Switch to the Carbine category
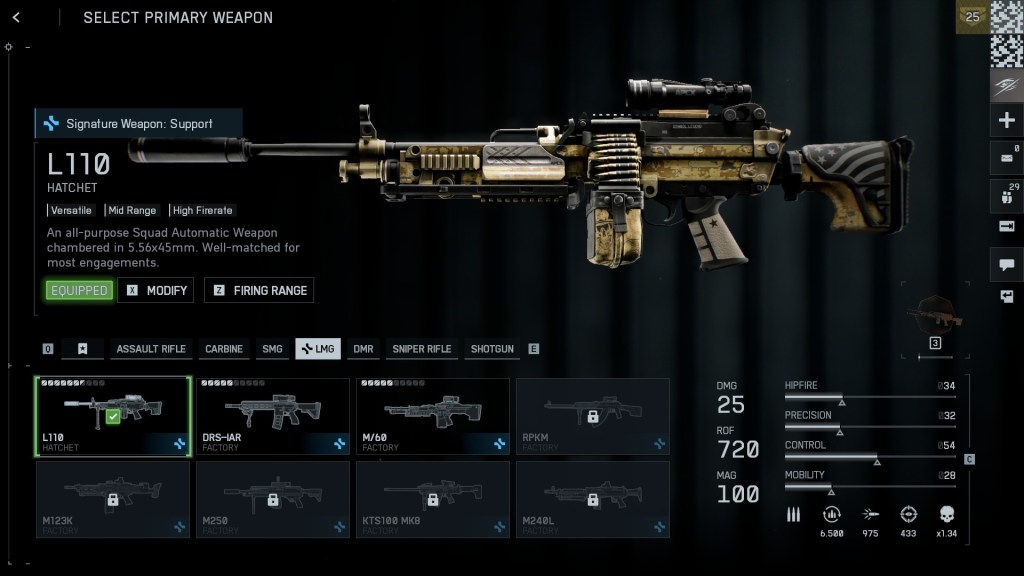Screen dimensions: 1024x576 coord(224,349)
